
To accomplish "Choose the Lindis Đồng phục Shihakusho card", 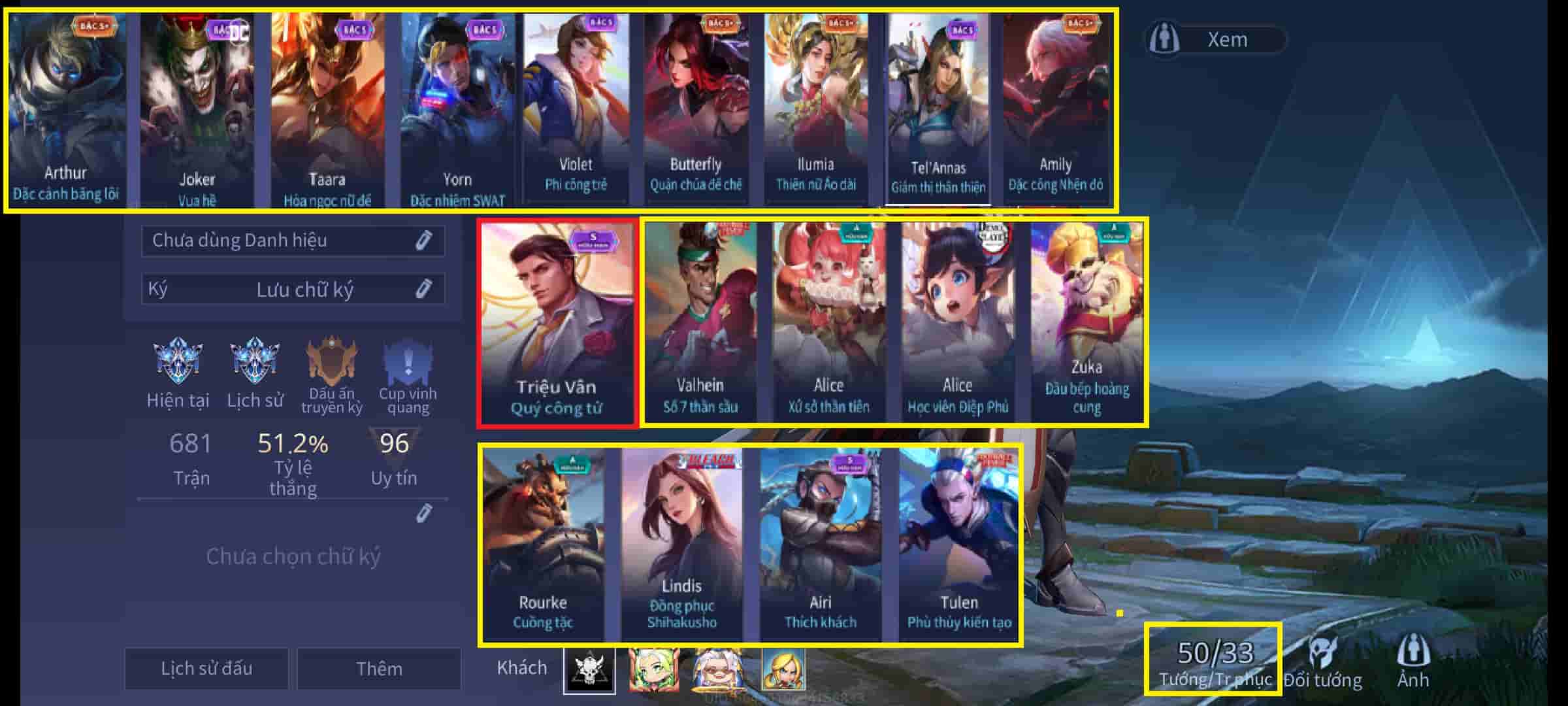I will tap(681, 545).
